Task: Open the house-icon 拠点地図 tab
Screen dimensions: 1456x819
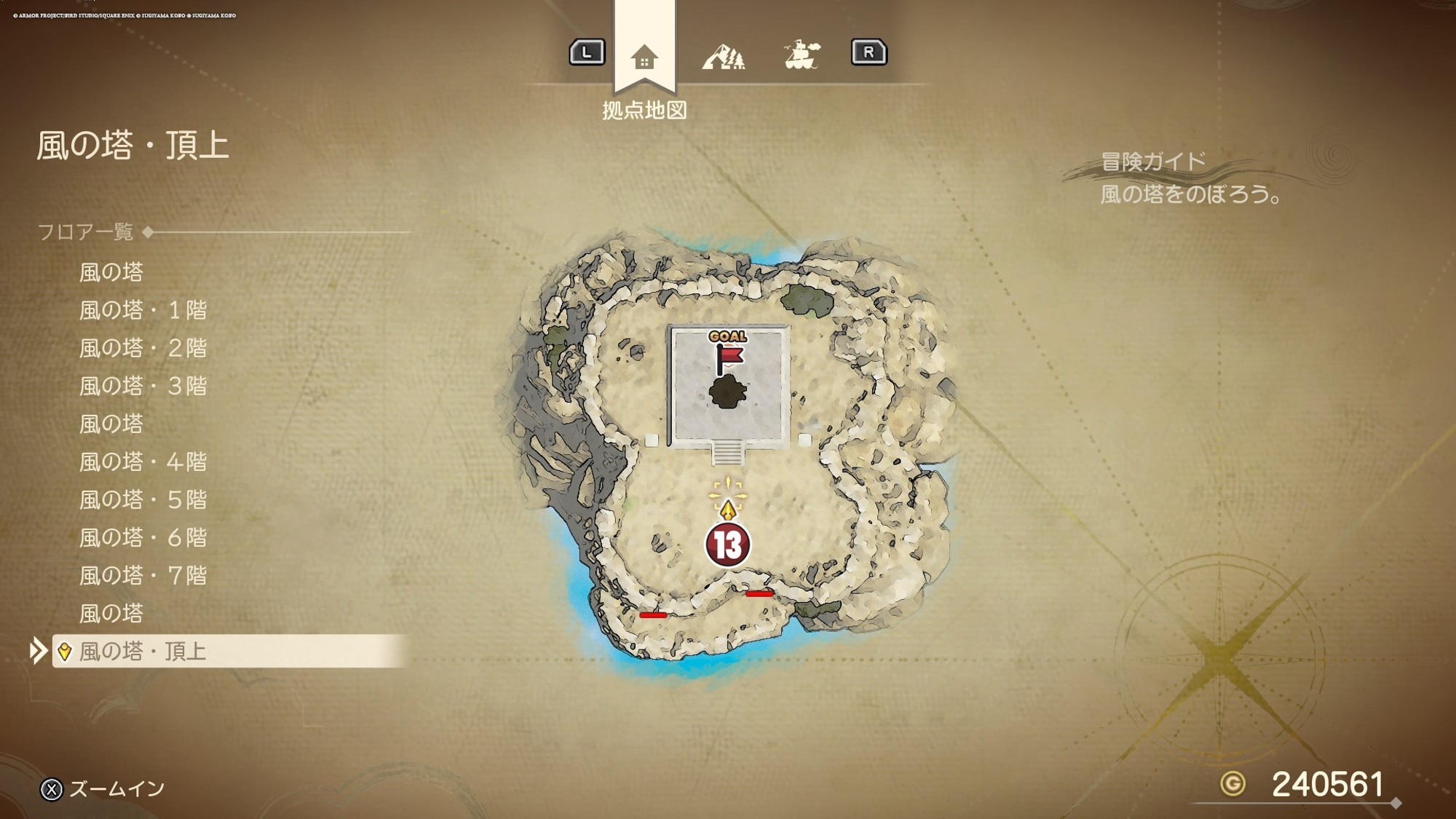Action: [x=644, y=57]
